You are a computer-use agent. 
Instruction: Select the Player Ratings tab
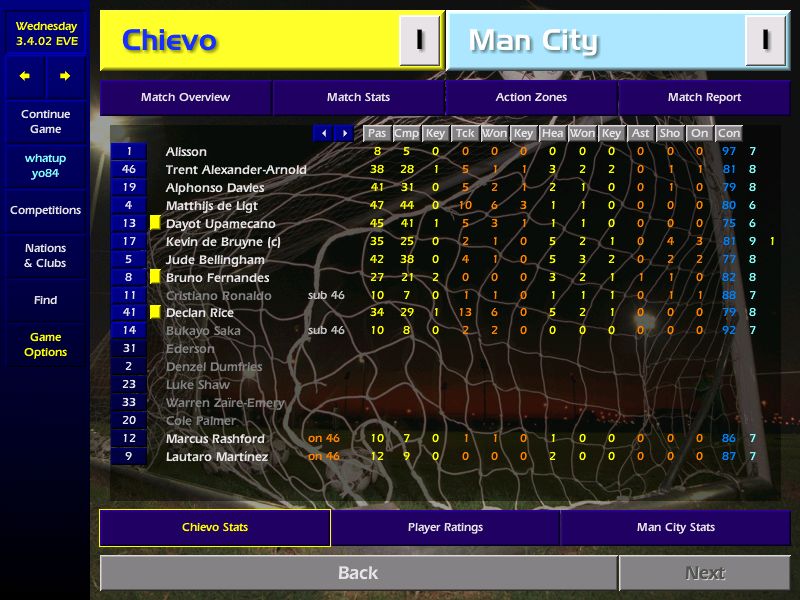[445, 527]
